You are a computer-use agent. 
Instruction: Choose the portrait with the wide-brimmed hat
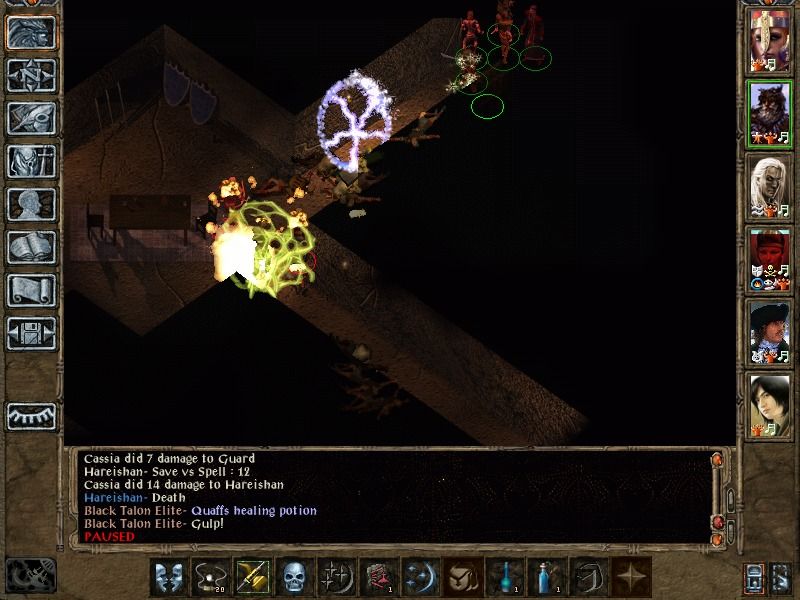click(770, 333)
